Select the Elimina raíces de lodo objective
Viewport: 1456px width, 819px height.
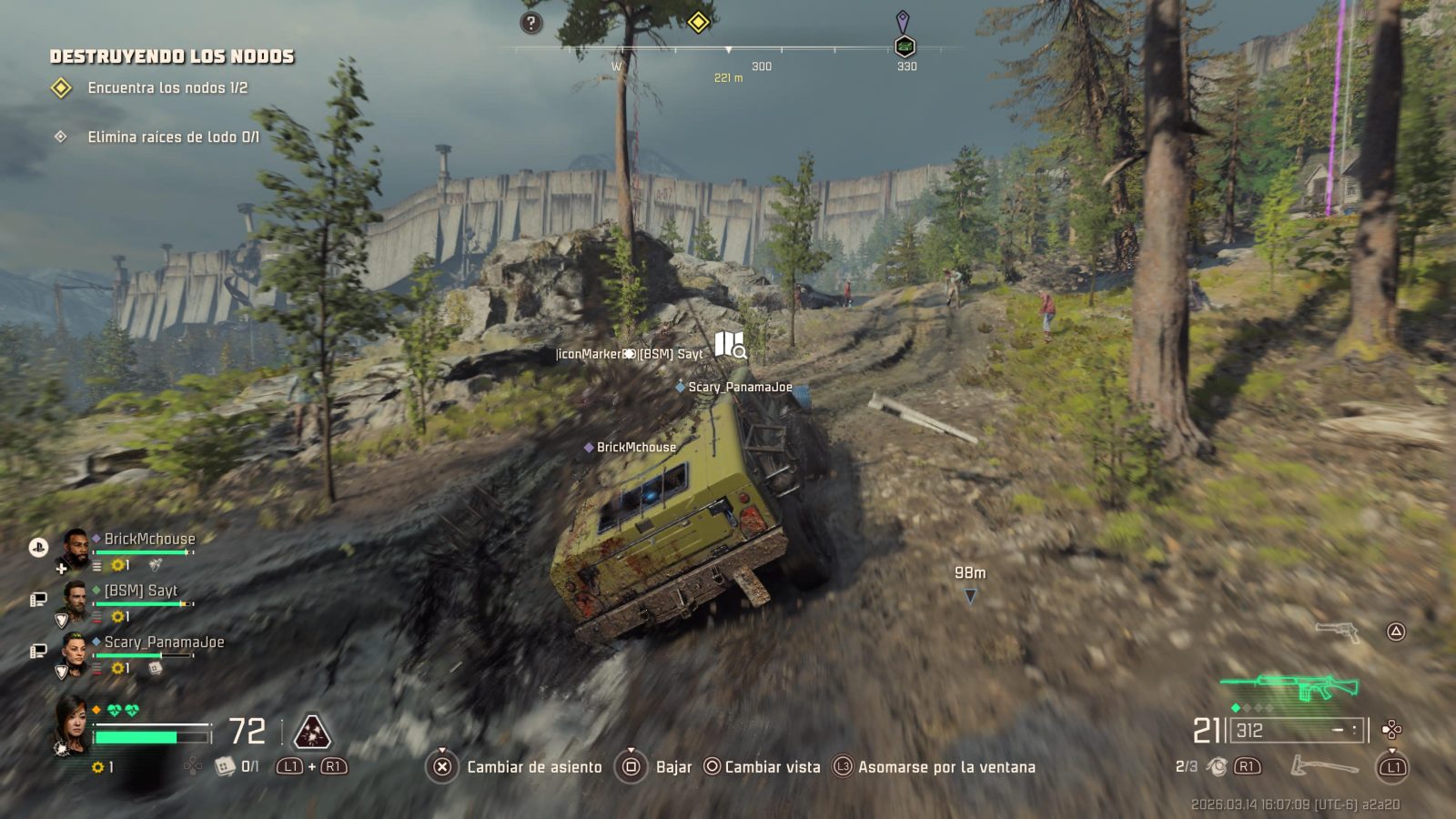173,137
